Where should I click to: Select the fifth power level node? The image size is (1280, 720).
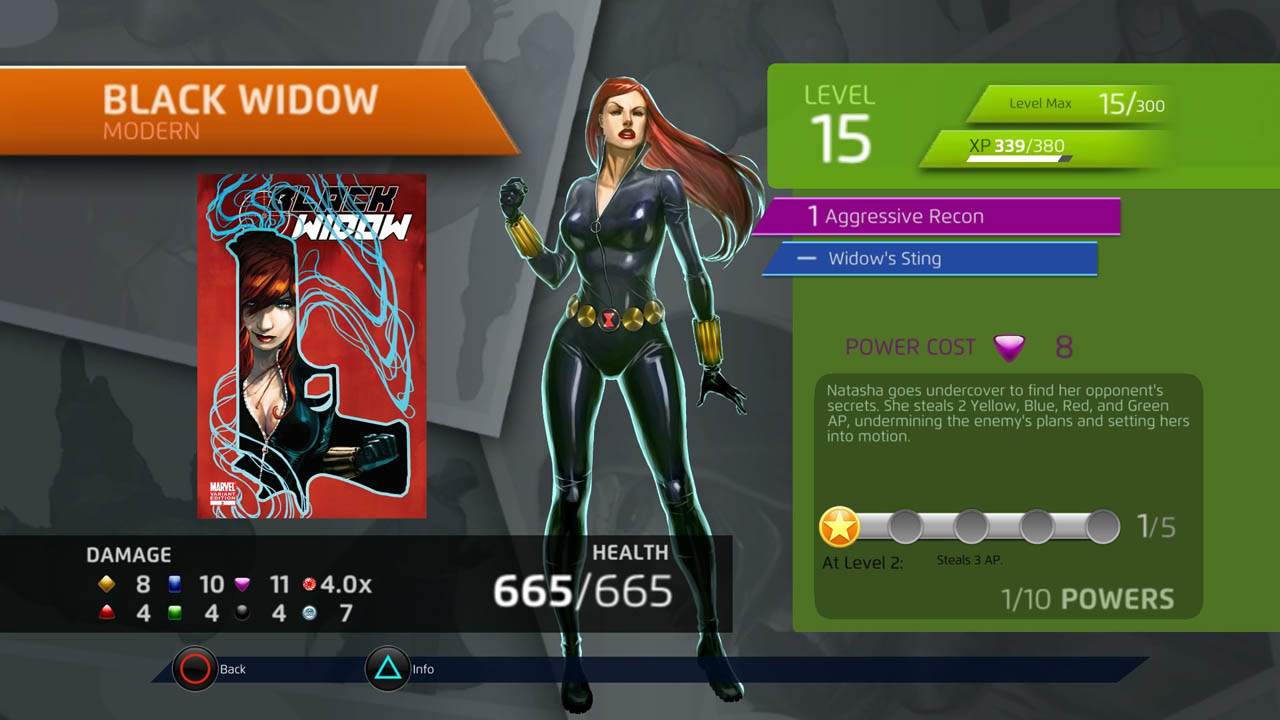(1103, 524)
